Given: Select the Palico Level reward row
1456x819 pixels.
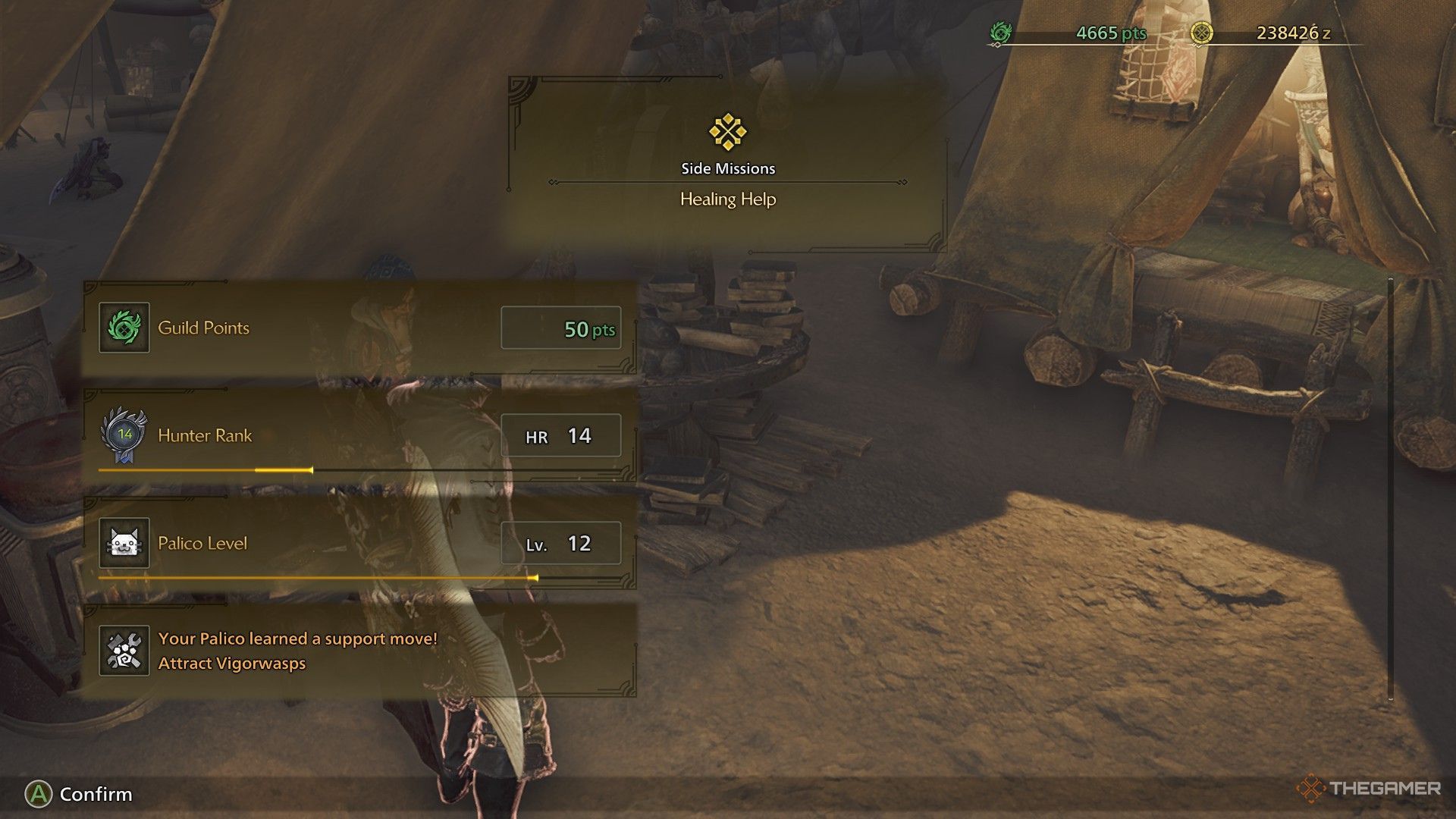Looking at the screenshot, I should (x=359, y=543).
